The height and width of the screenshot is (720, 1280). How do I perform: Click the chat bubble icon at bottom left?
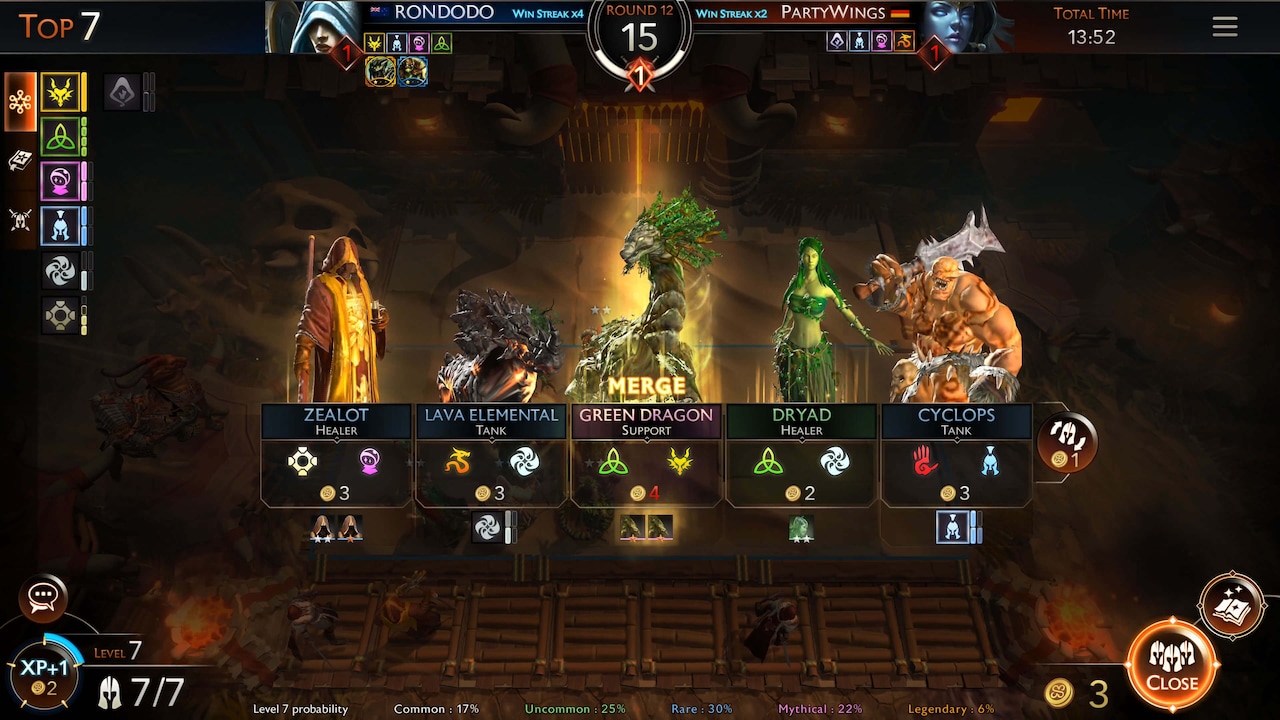pyautogui.click(x=42, y=598)
